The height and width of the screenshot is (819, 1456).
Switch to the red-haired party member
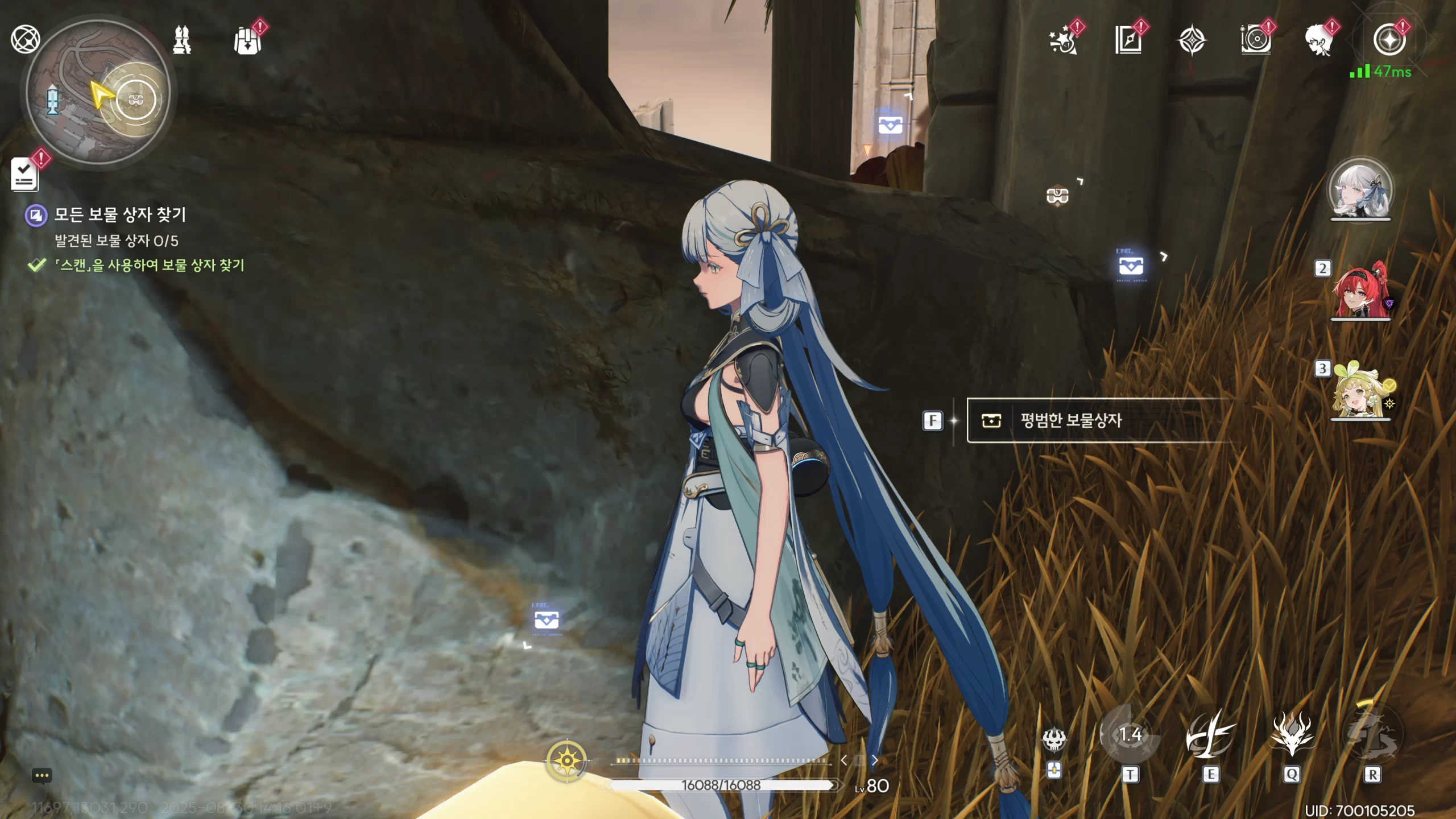point(1360,291)
